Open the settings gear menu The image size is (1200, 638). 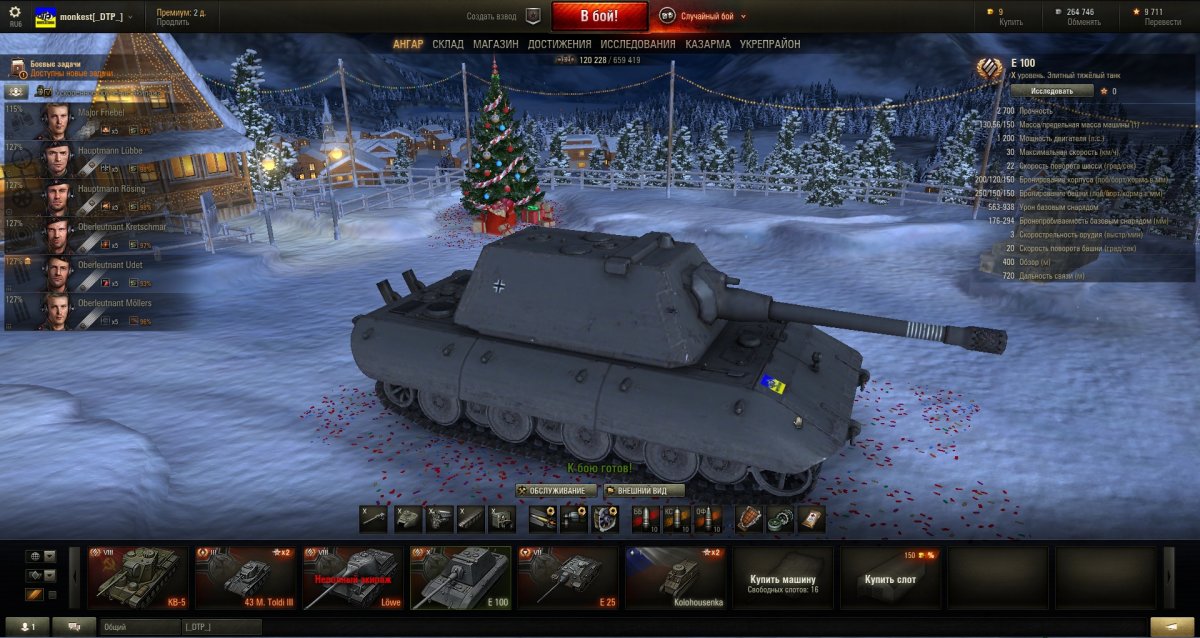tap(15, 12)
